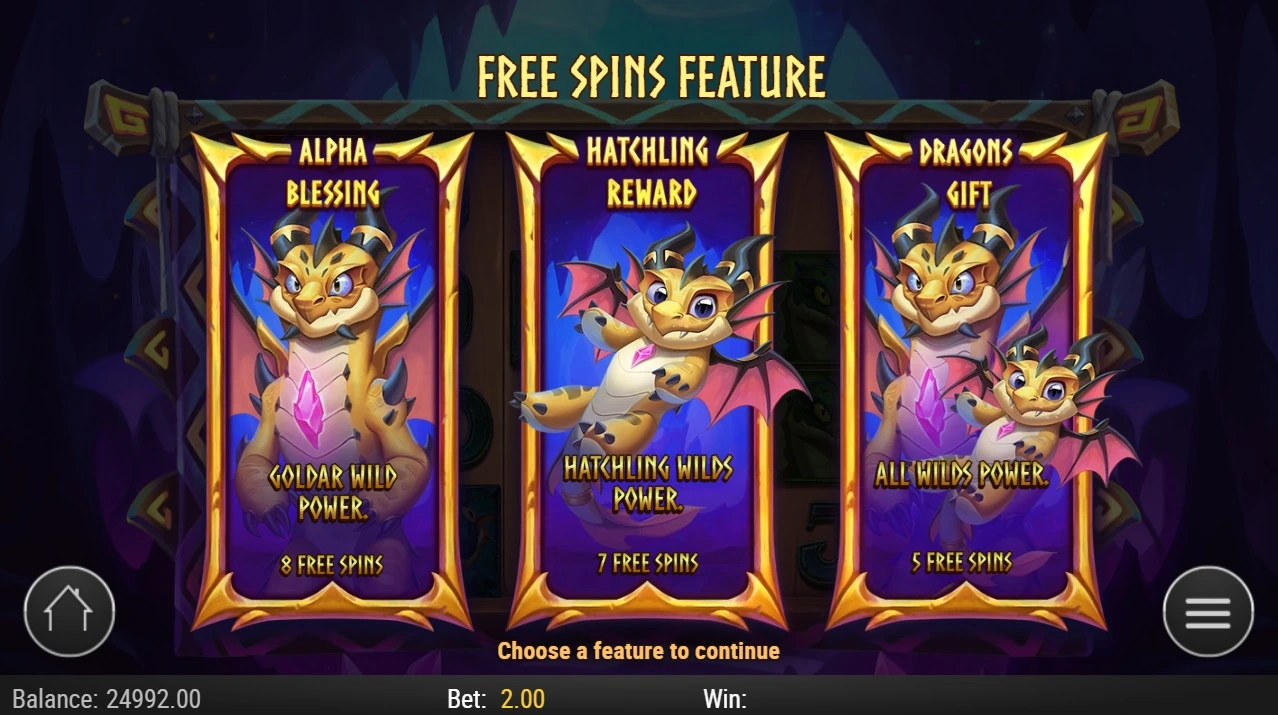The height and width of the screenshot is (715, 1278).
Task: Select the Hatchling Reward feature card
Action: tap(648, 380)
